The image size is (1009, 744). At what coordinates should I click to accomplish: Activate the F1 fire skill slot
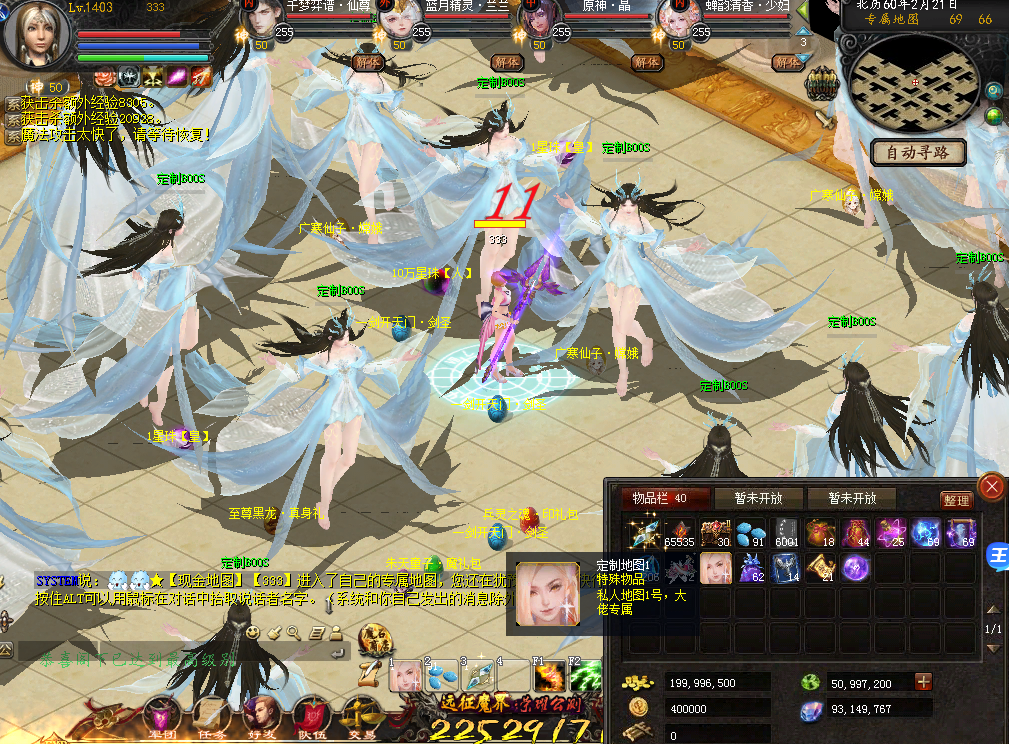(547, 675)
